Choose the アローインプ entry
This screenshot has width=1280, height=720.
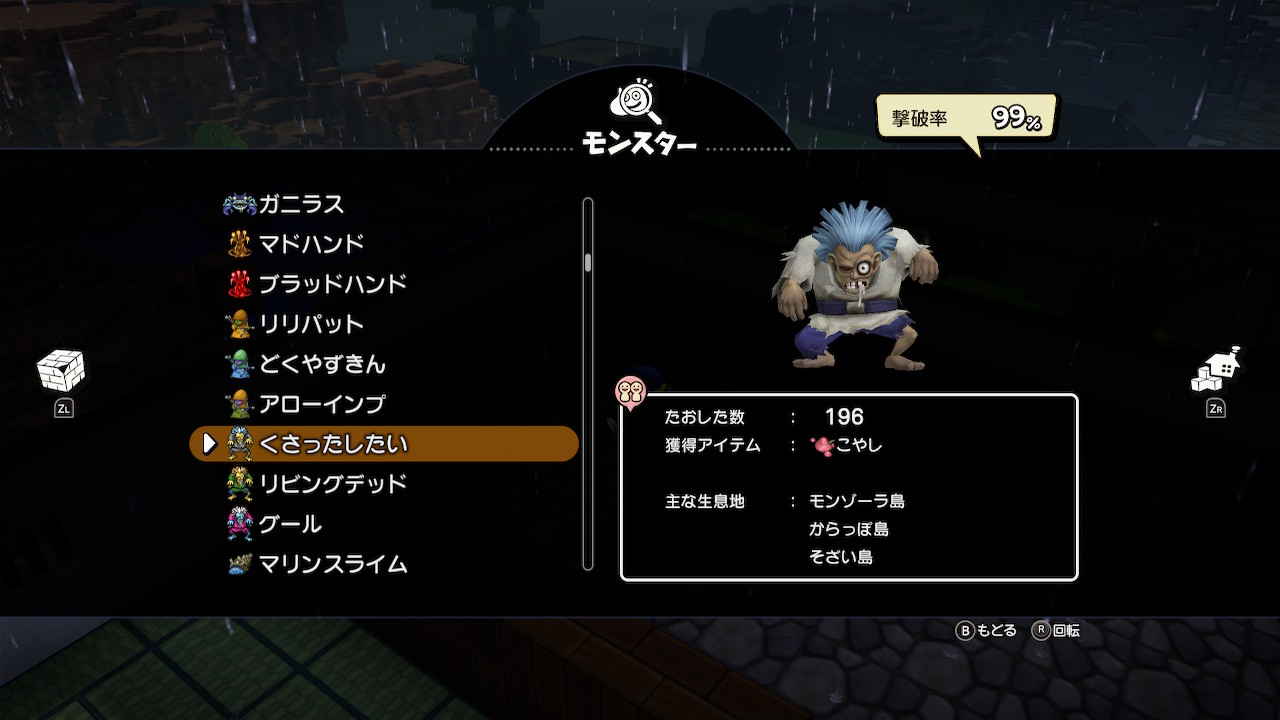[x=321, y=404]
